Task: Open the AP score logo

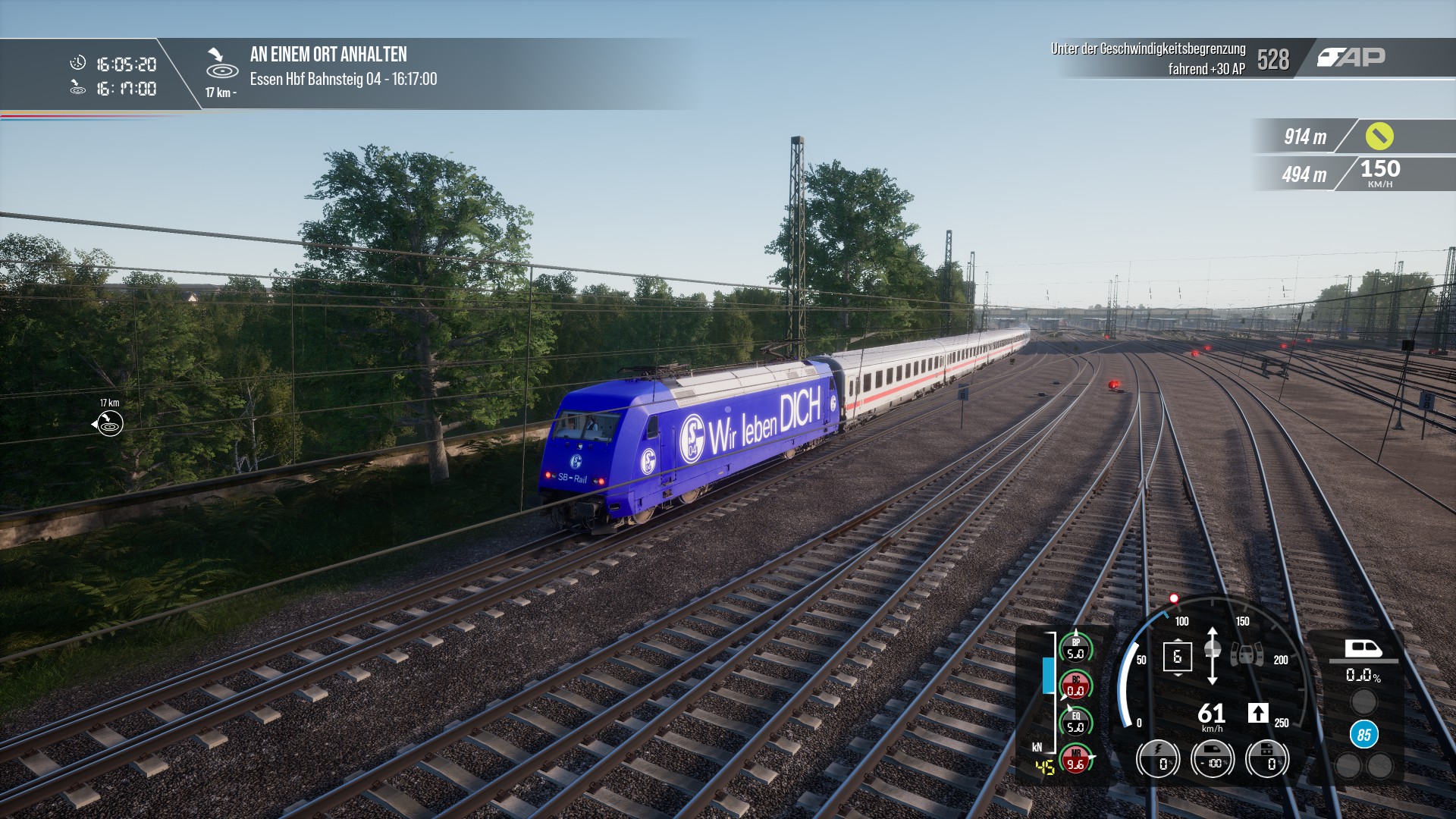Action: pyautogui.click(x=1351, y=58)
